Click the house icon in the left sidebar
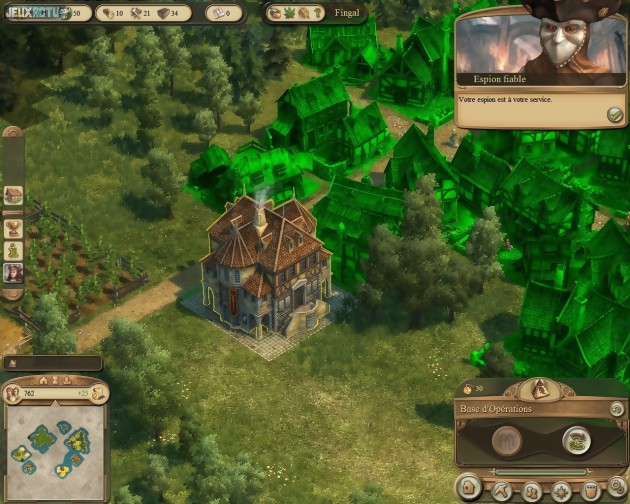This screenshot has width=630, height=504. tap(13, 196)
